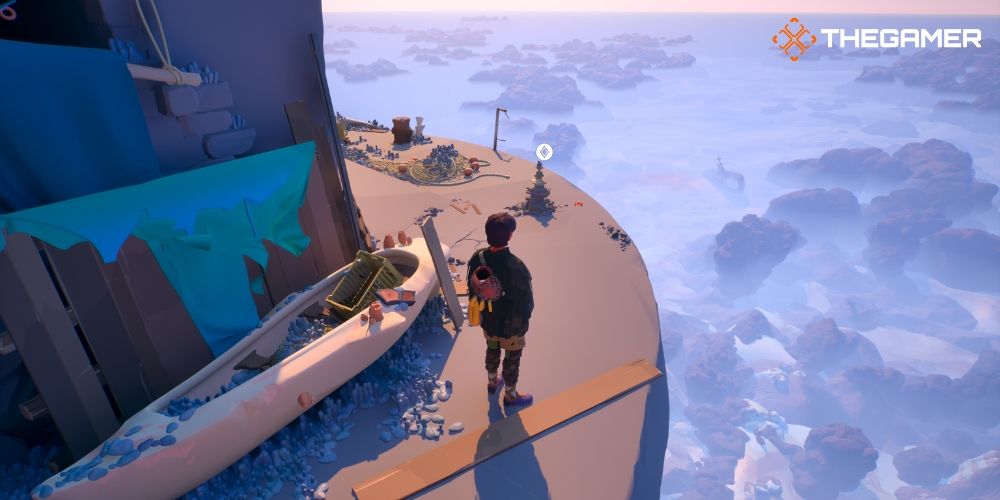Select the white diamond waypoint marker

click(x=544, y=152)
